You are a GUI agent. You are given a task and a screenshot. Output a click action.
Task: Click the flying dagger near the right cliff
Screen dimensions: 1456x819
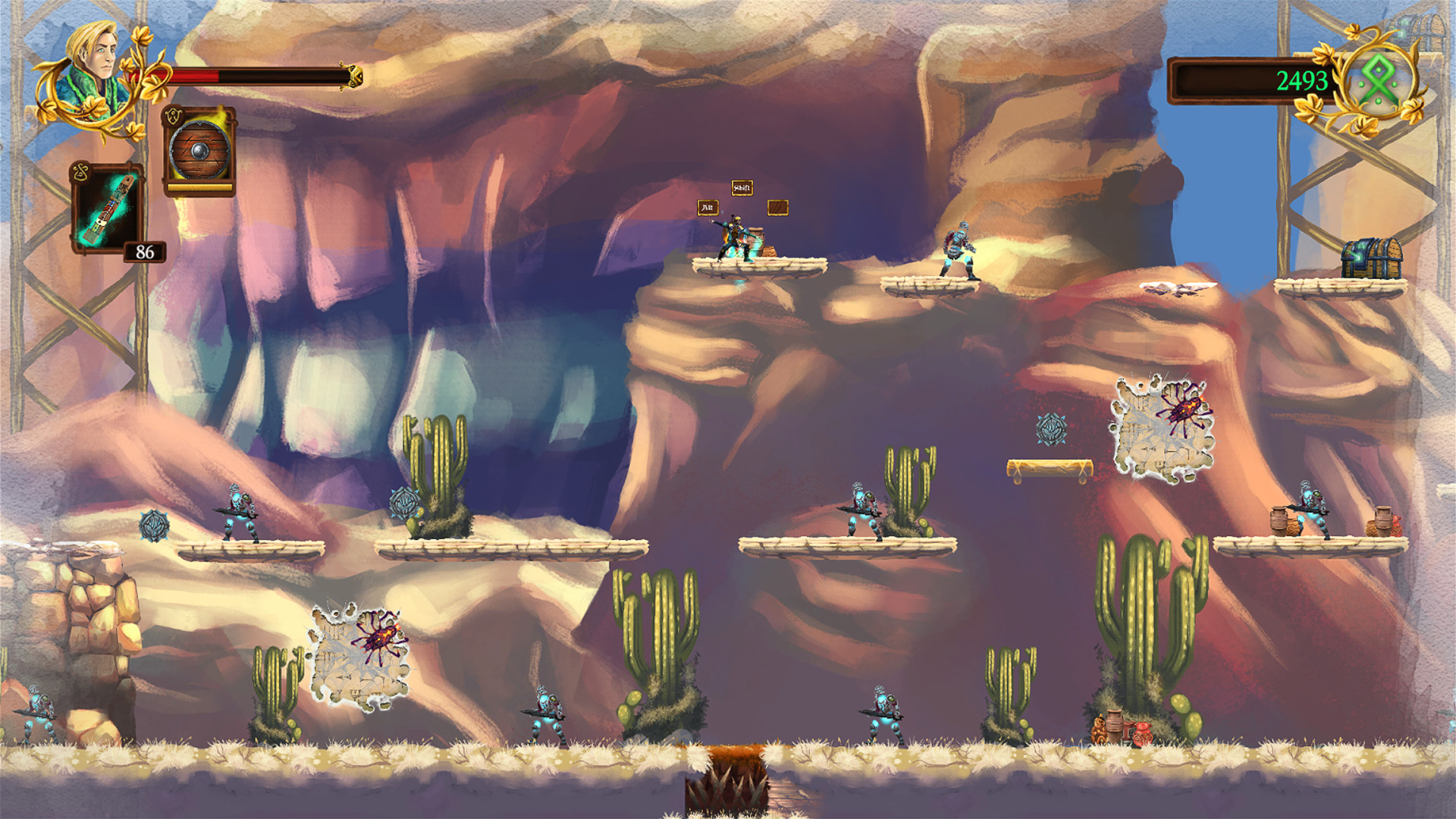1177,287
